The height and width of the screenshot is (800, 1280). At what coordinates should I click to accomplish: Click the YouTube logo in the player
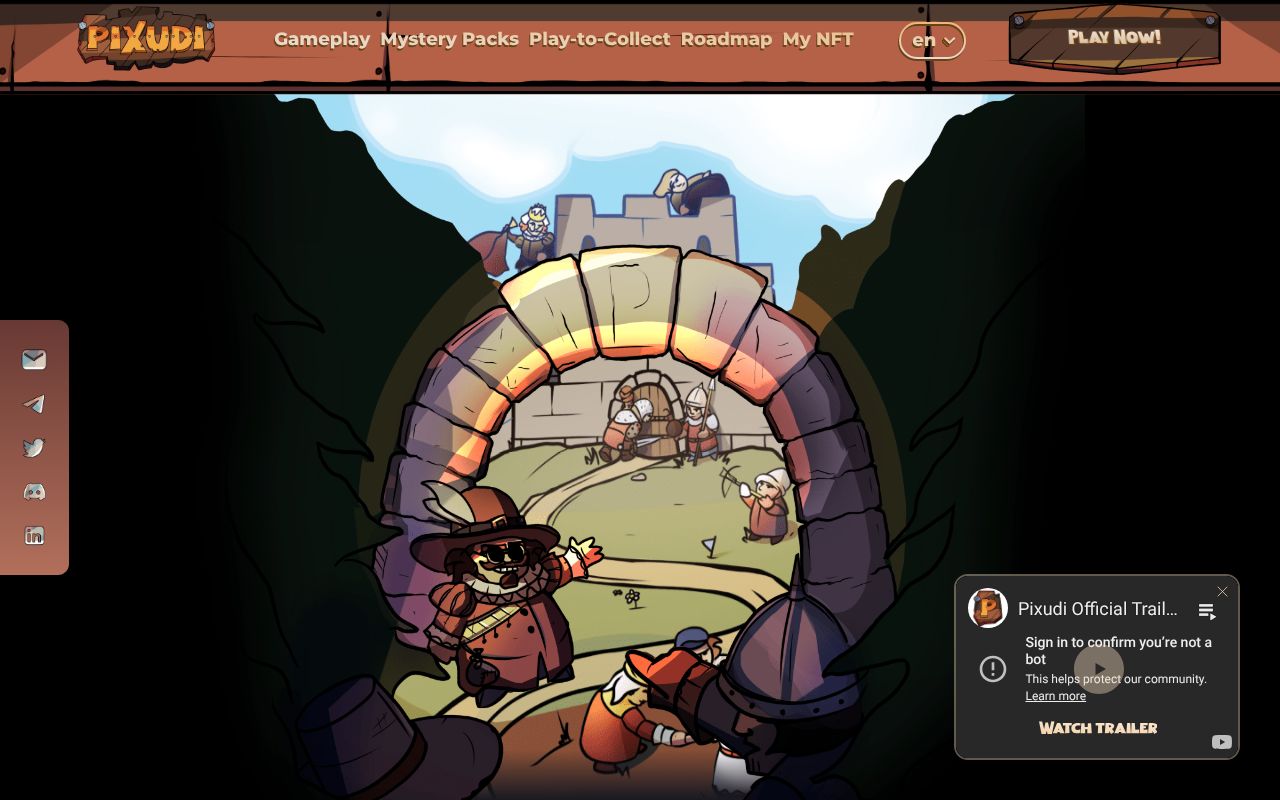[1221, 742]
